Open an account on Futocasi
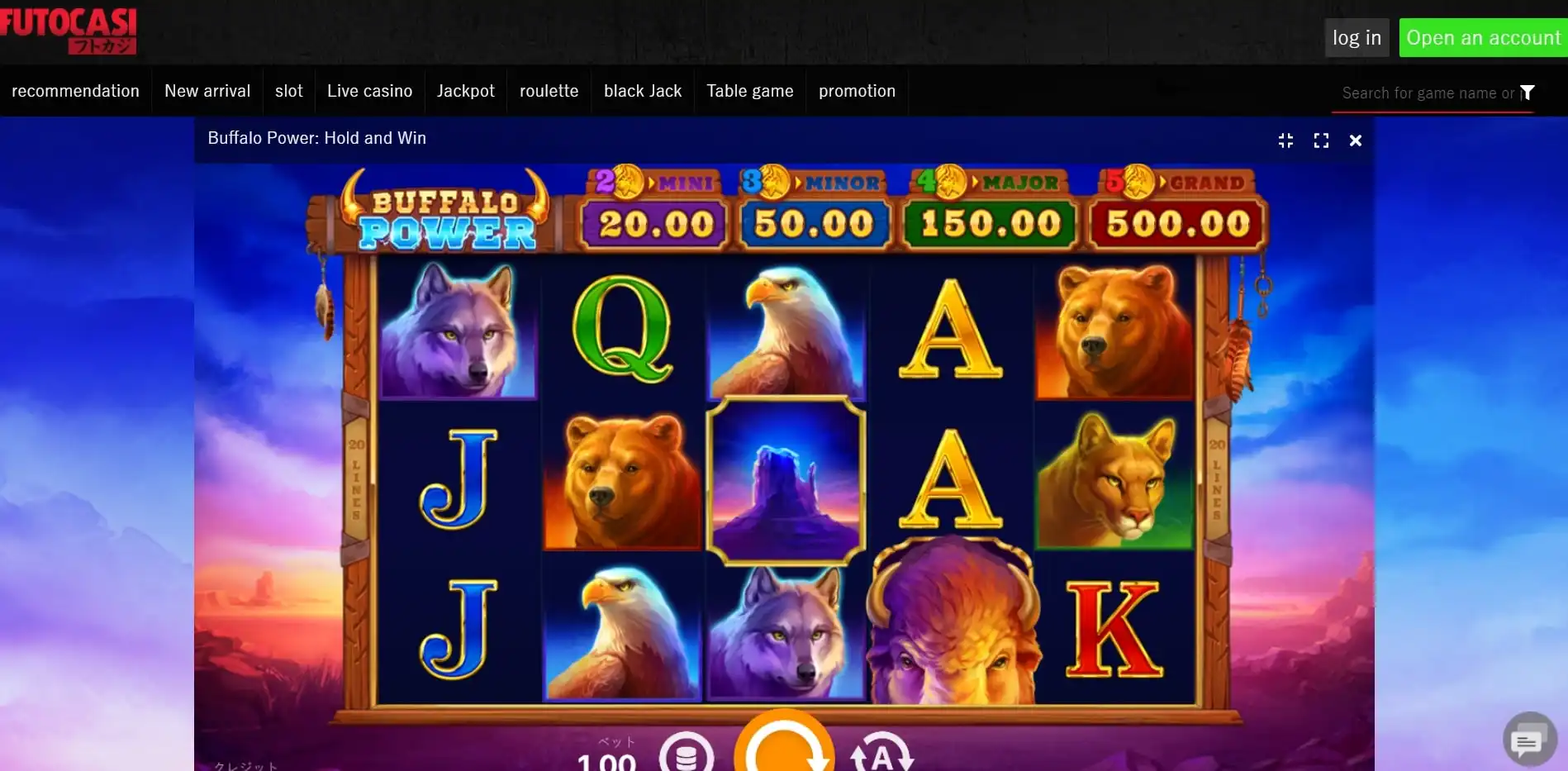The height and width of the screenshot is (771, 1568). click(x=1483, y=38)
